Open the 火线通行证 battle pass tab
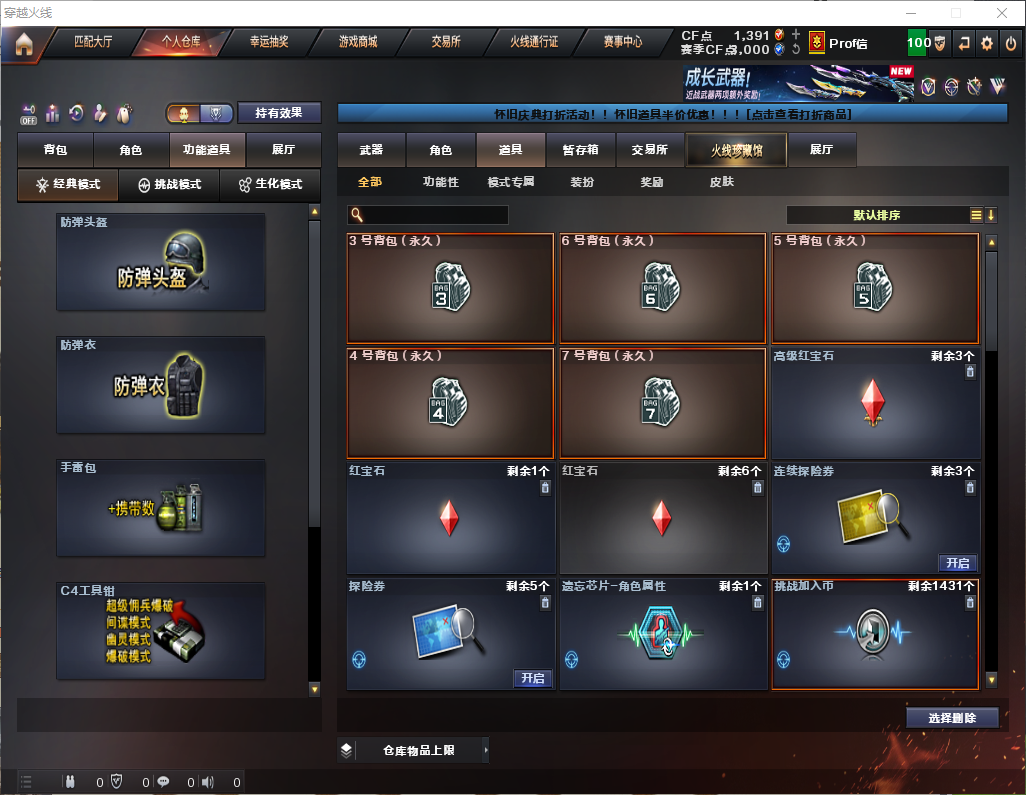 coord(534,42)
